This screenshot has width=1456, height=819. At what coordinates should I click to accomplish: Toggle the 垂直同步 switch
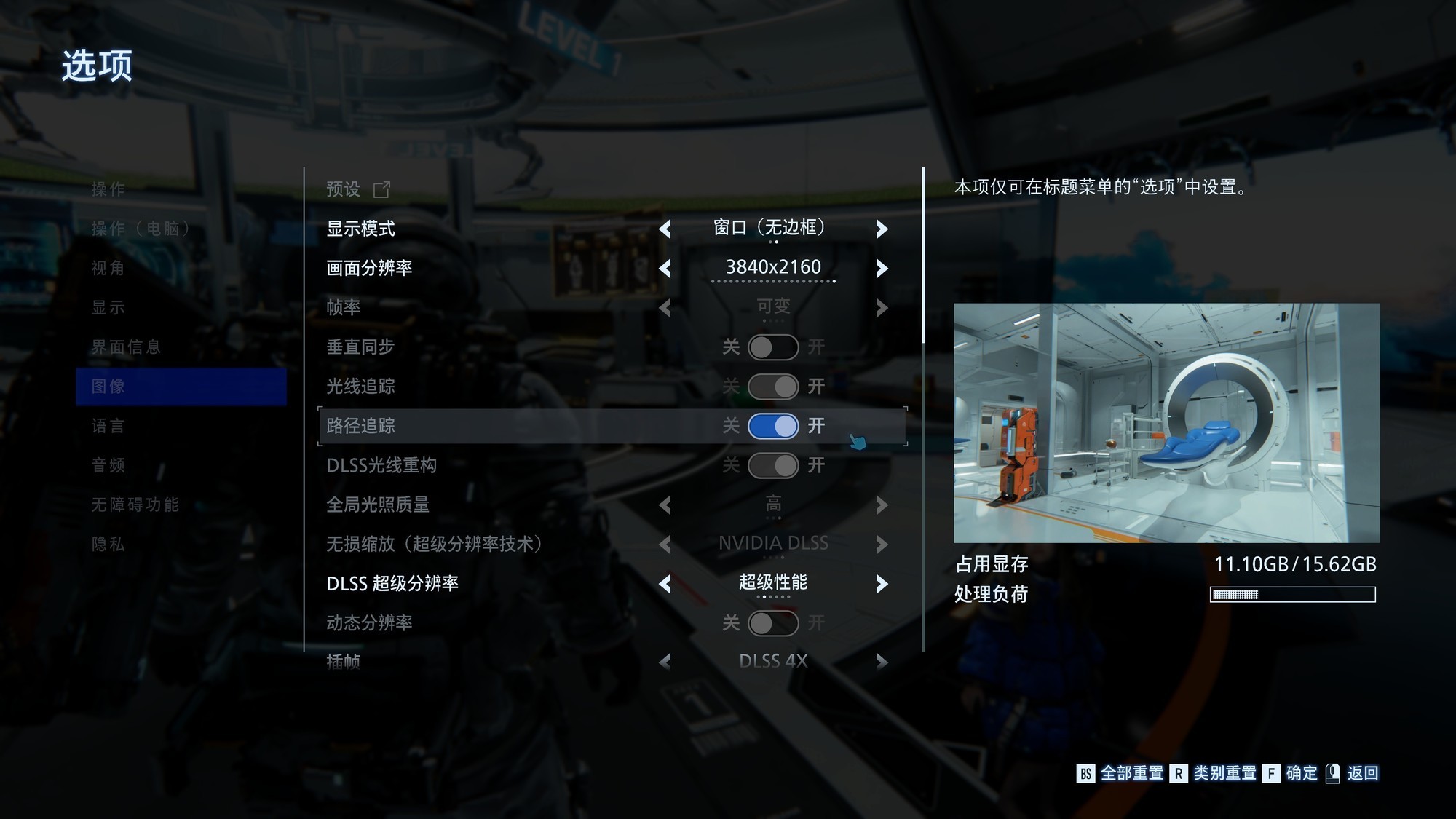[772, 347]
